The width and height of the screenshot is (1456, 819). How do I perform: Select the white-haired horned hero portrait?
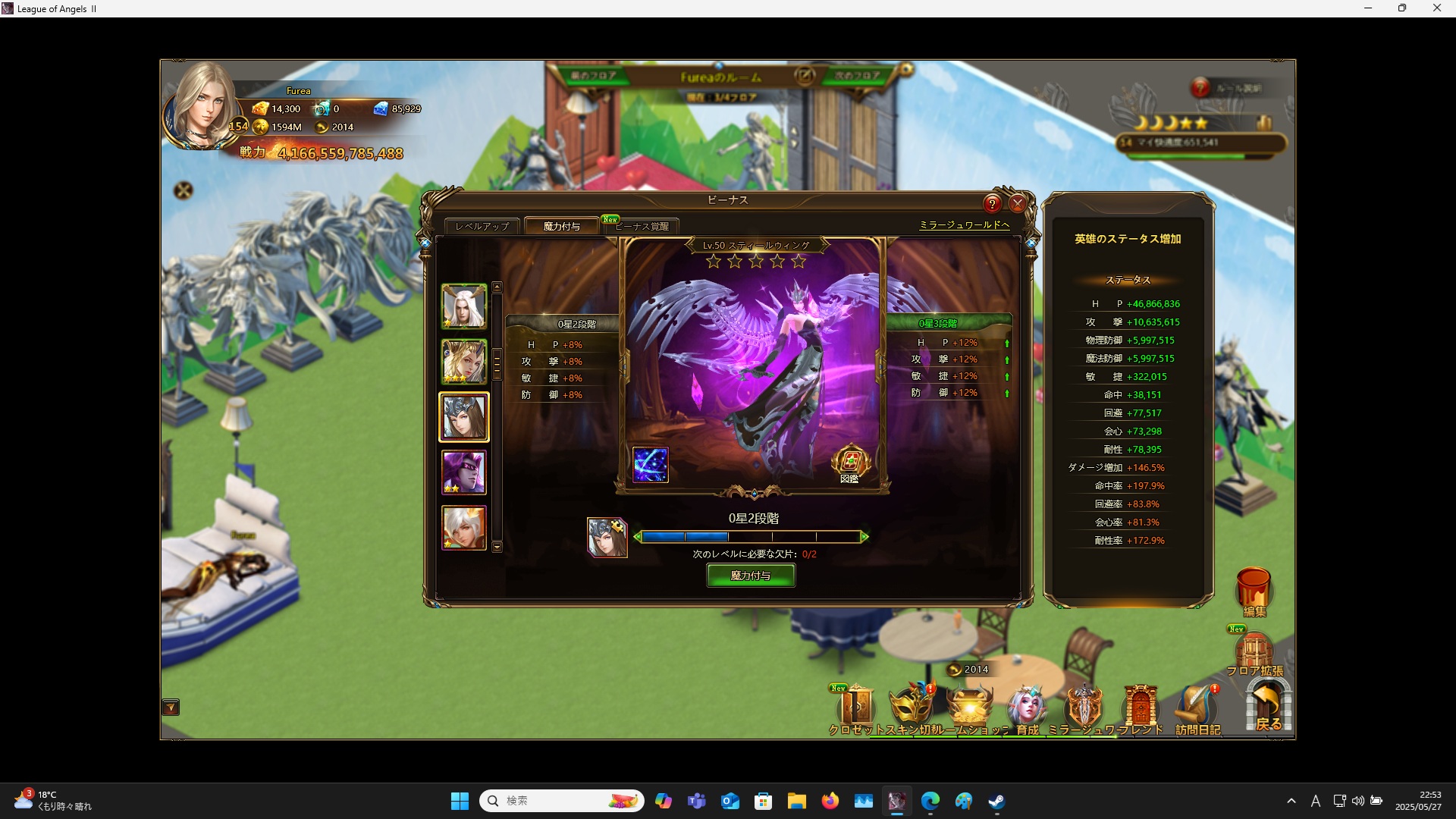point(464,306)
